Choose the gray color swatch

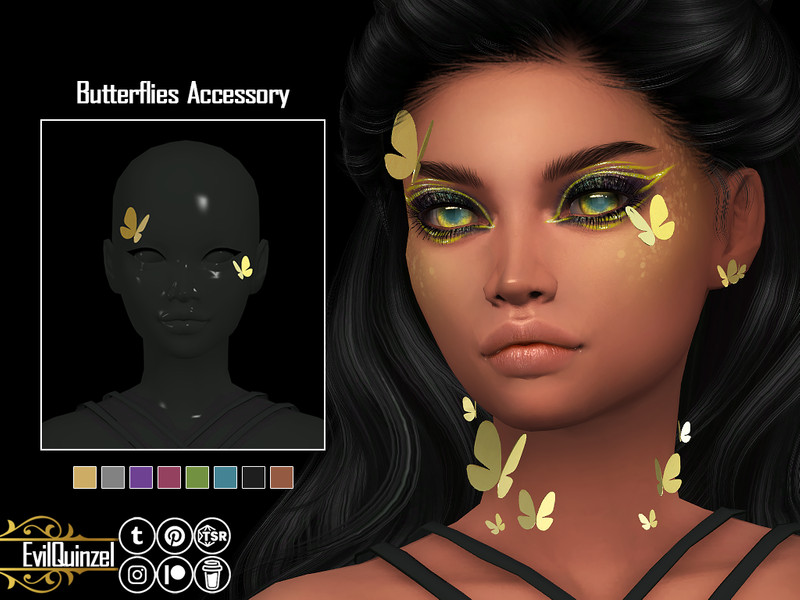[113, 477]
